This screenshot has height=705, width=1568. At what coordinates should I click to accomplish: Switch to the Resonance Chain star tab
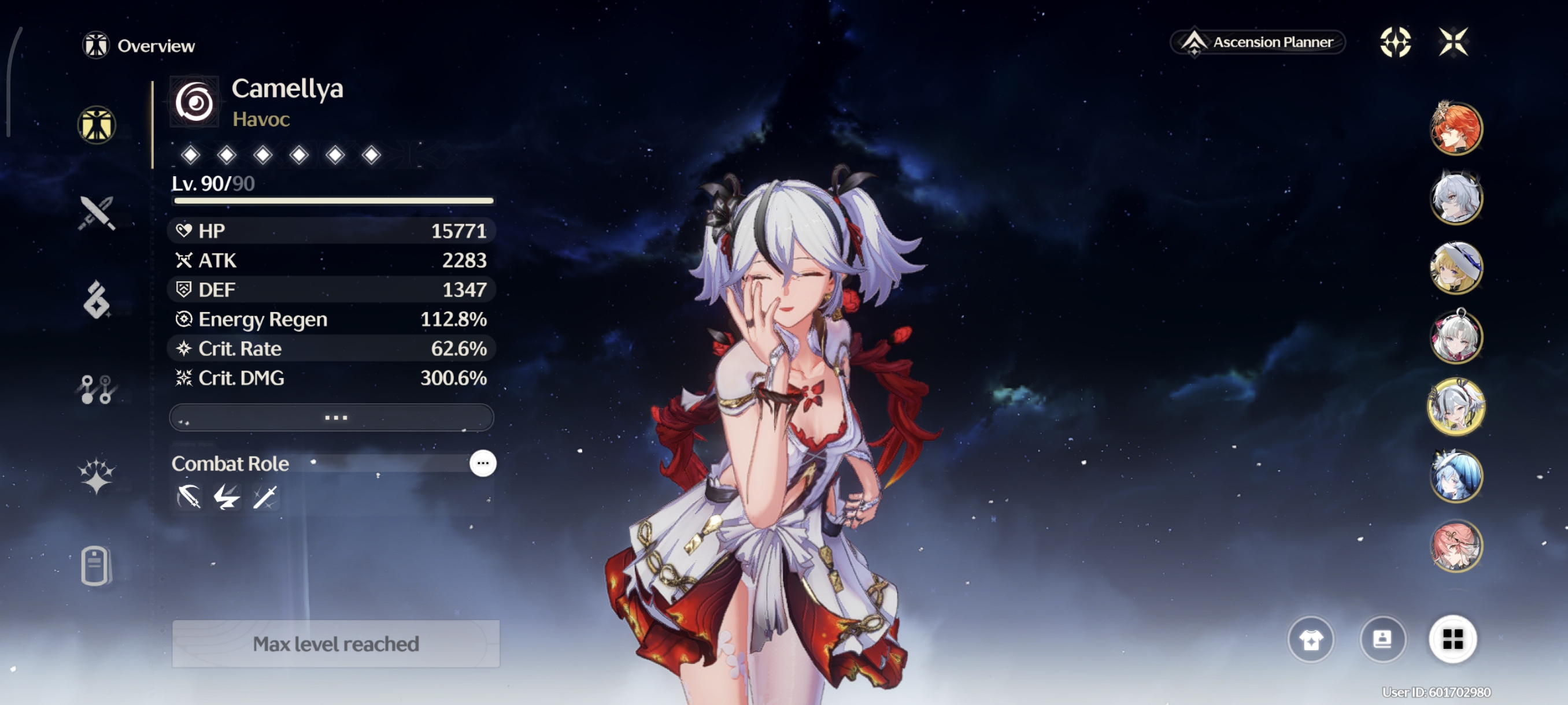tap(96, 476)
